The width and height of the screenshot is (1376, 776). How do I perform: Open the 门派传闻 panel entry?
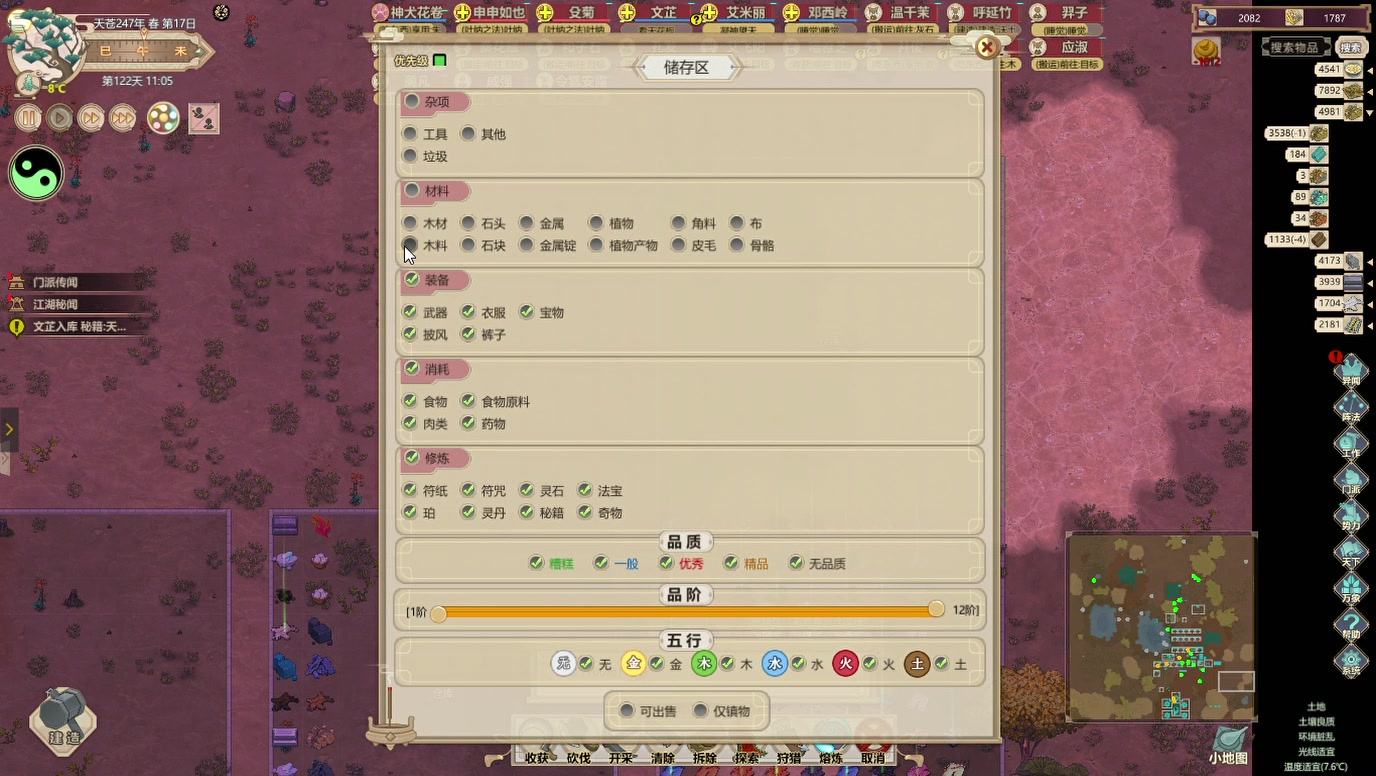click(x=55, y=282)
